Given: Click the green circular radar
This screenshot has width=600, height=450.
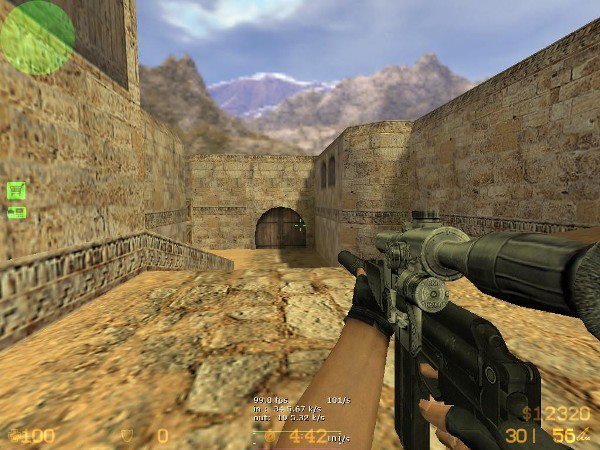Looking at the screenshot, I should 37,37.
